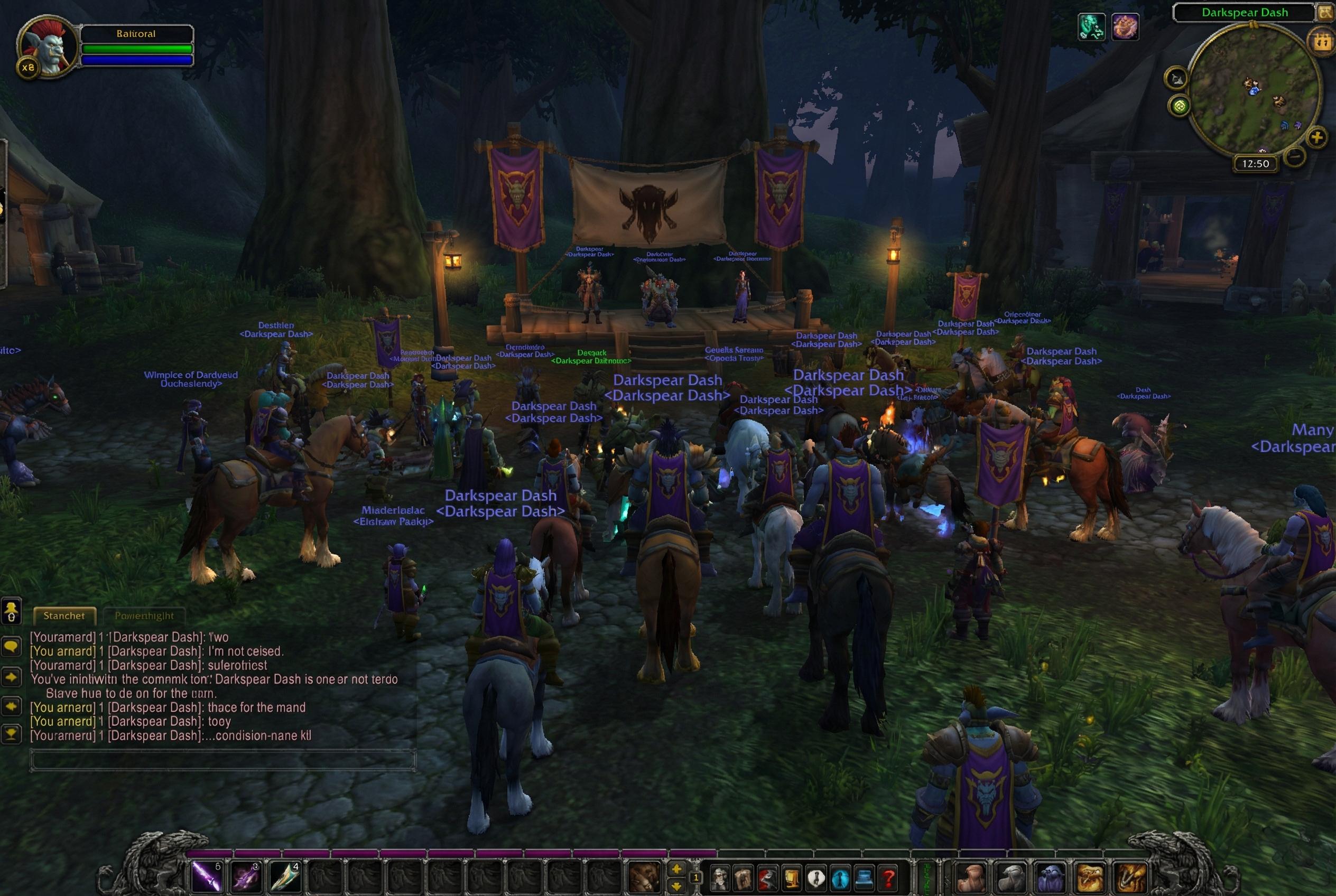Open the minimap tracking dropdown
The image size is (1336, 896).
click(x=1176, y=79)
